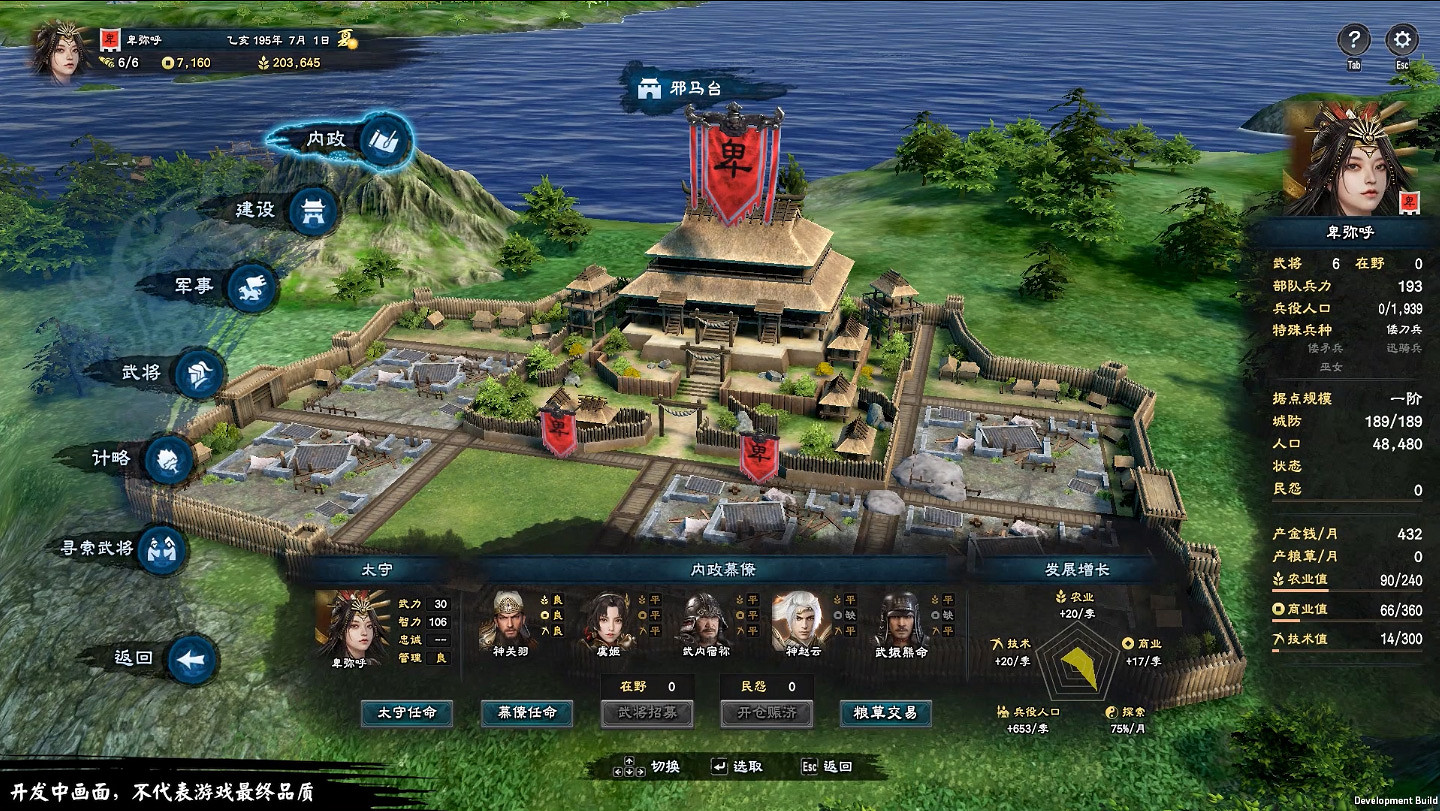1440x811 pixels.
Task: Select the 武内宿祢 staff portrait
Action: (x=705, y=620)
